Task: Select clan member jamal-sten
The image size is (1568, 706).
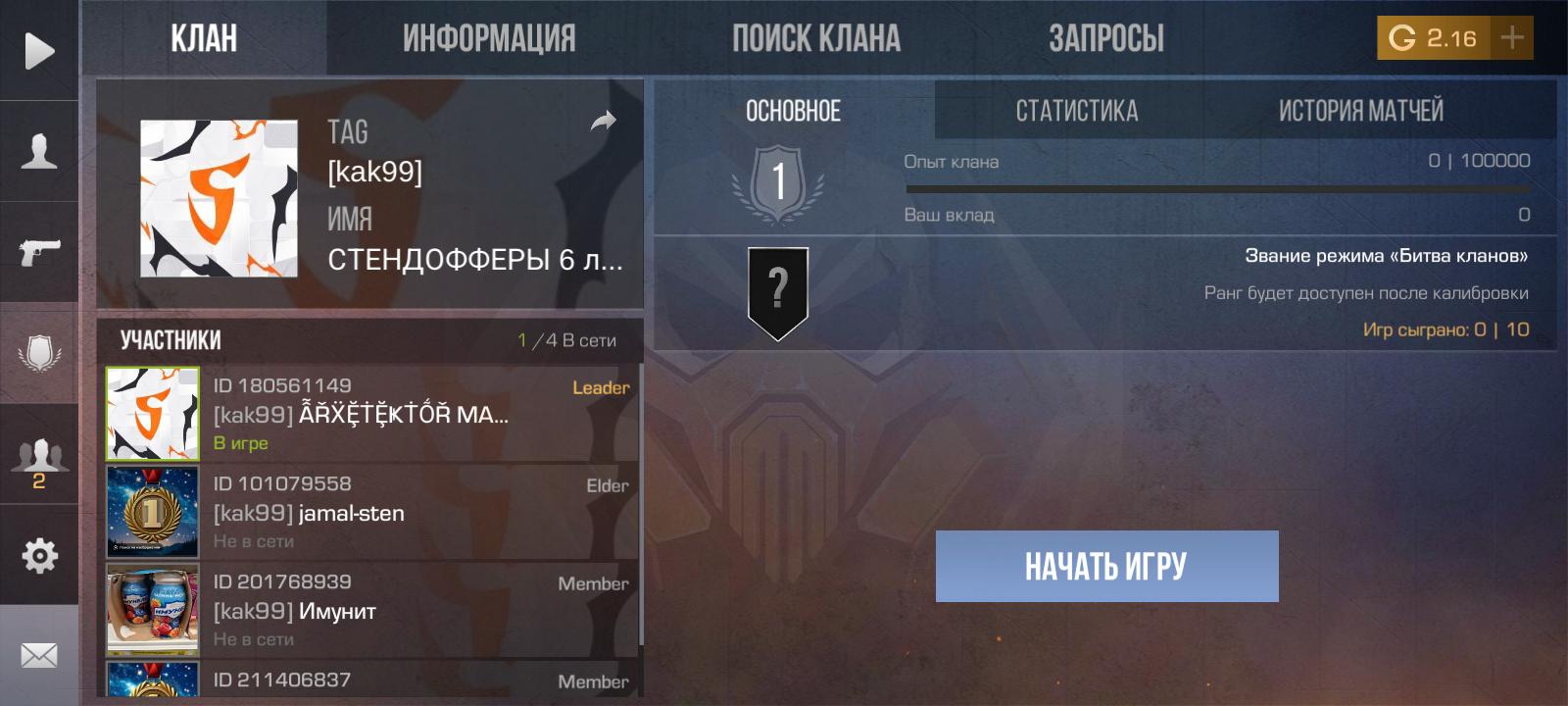Action: (372, 512)
